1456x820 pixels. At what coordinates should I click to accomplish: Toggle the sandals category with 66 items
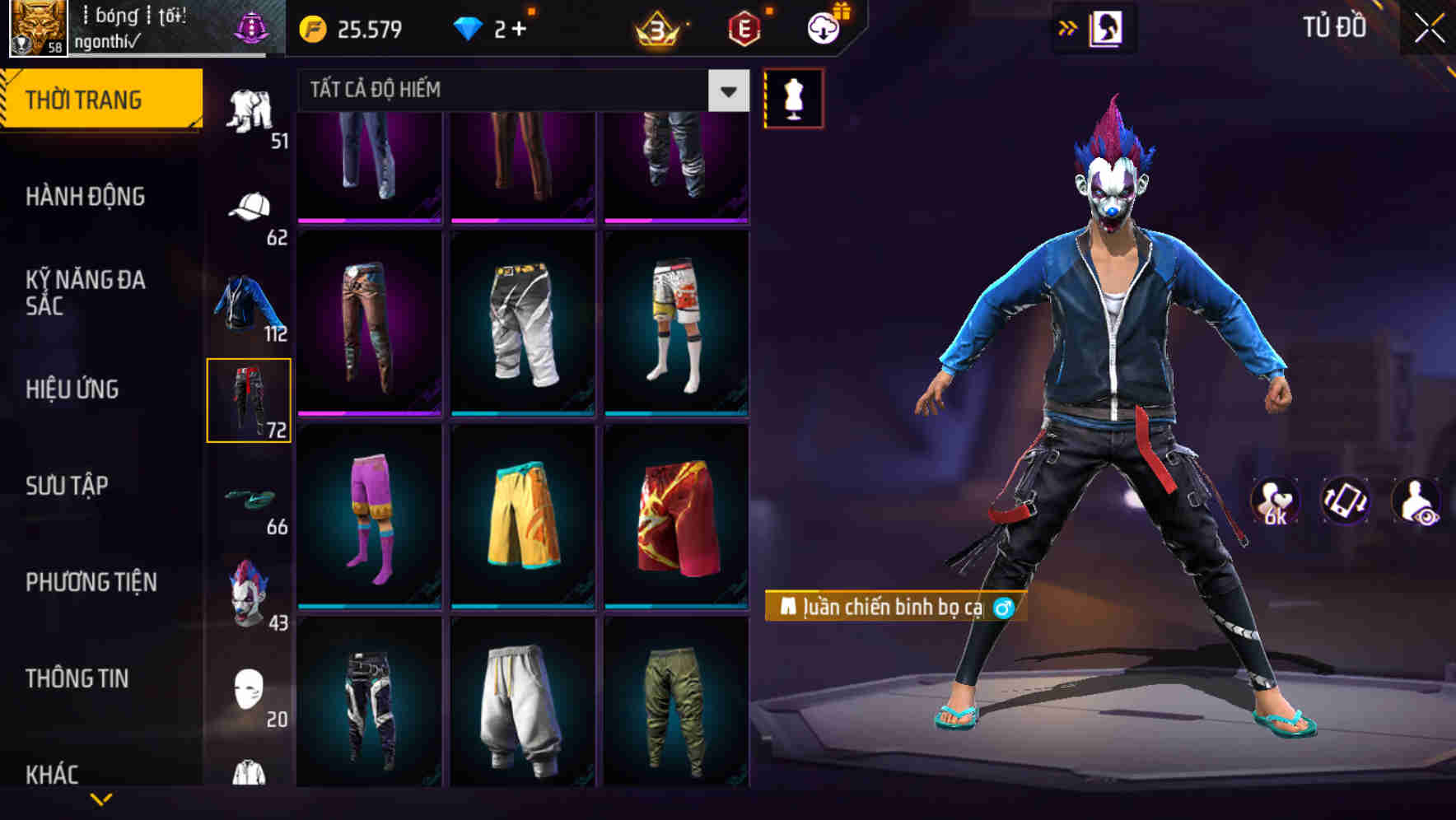[246, 496]
